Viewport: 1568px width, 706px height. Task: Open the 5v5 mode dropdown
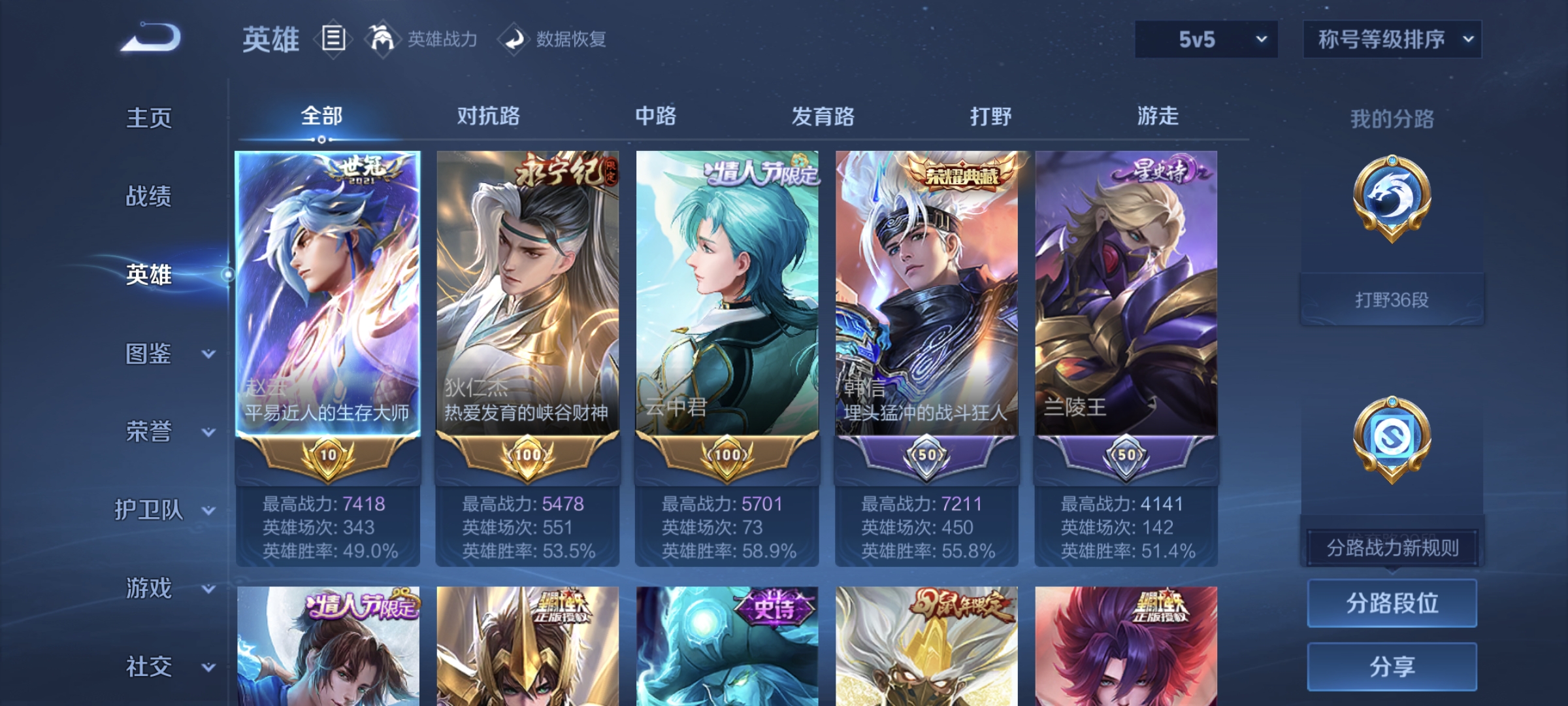[x=1204, y=39]
